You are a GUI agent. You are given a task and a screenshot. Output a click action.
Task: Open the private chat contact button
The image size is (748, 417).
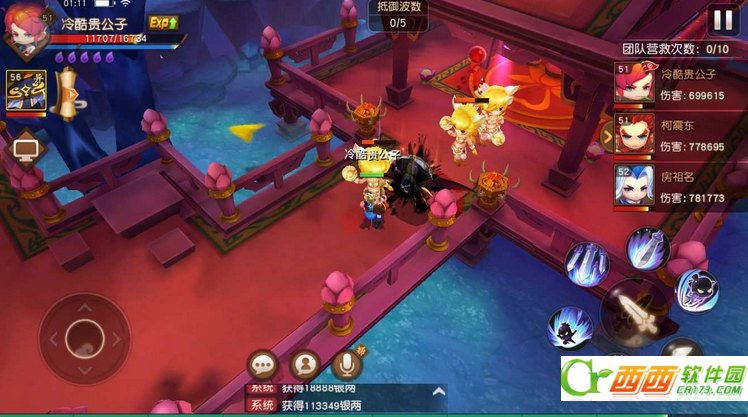pos(304,365)
